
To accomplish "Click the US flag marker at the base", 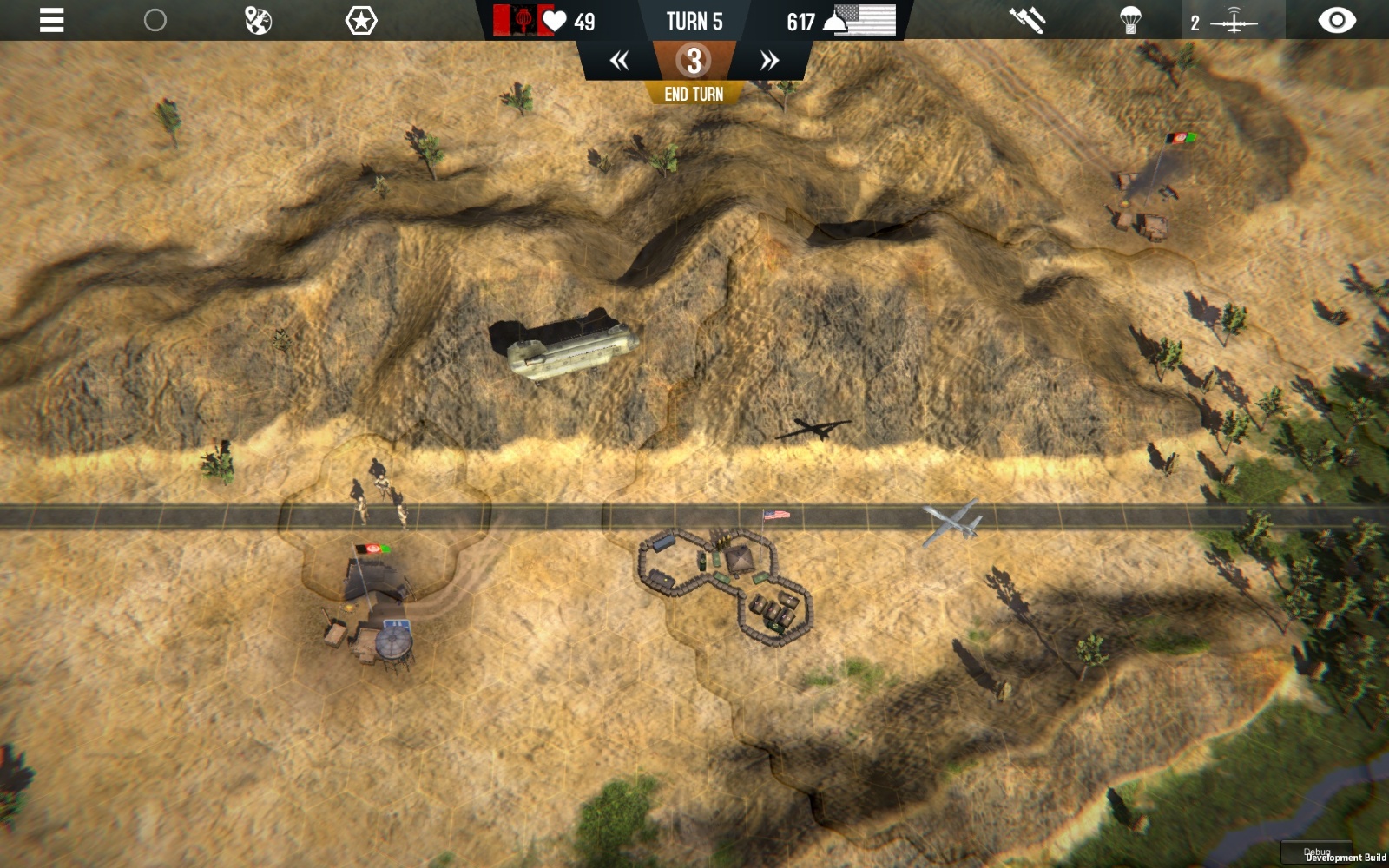I will point(775,514).
